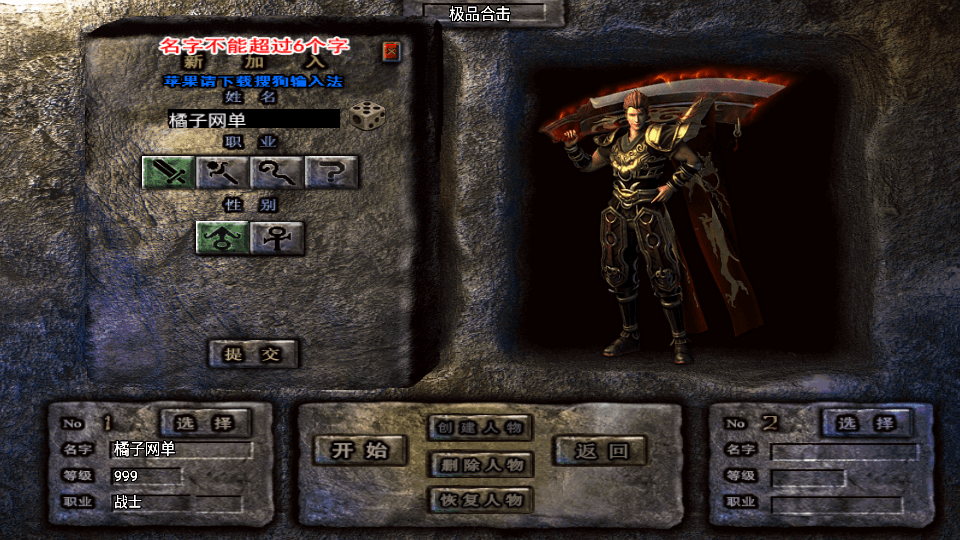Close the new character panel
The height and width of the screenshot is (540, 960).
click(391, 51)
